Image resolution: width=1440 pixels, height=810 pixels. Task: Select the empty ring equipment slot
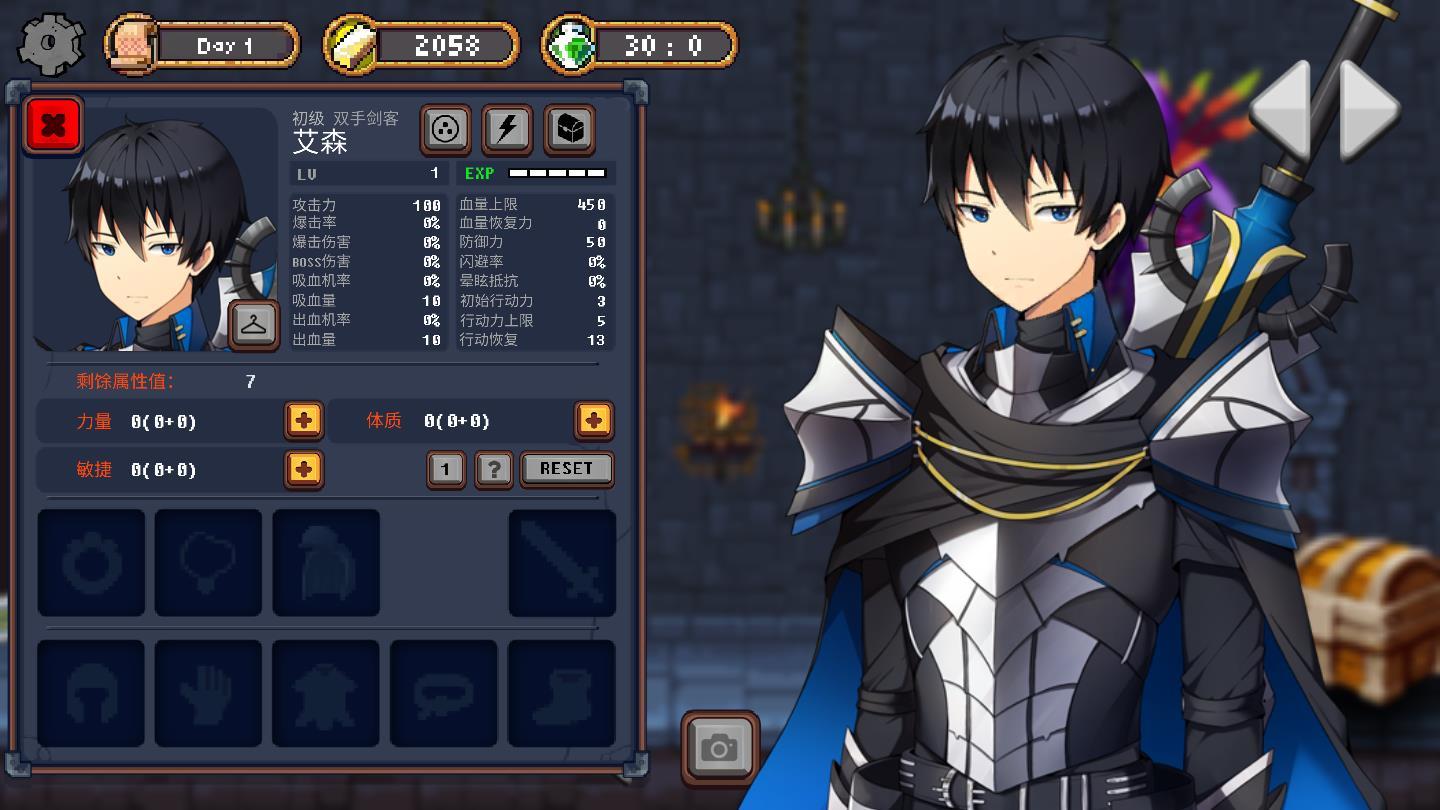click(91, 563)
